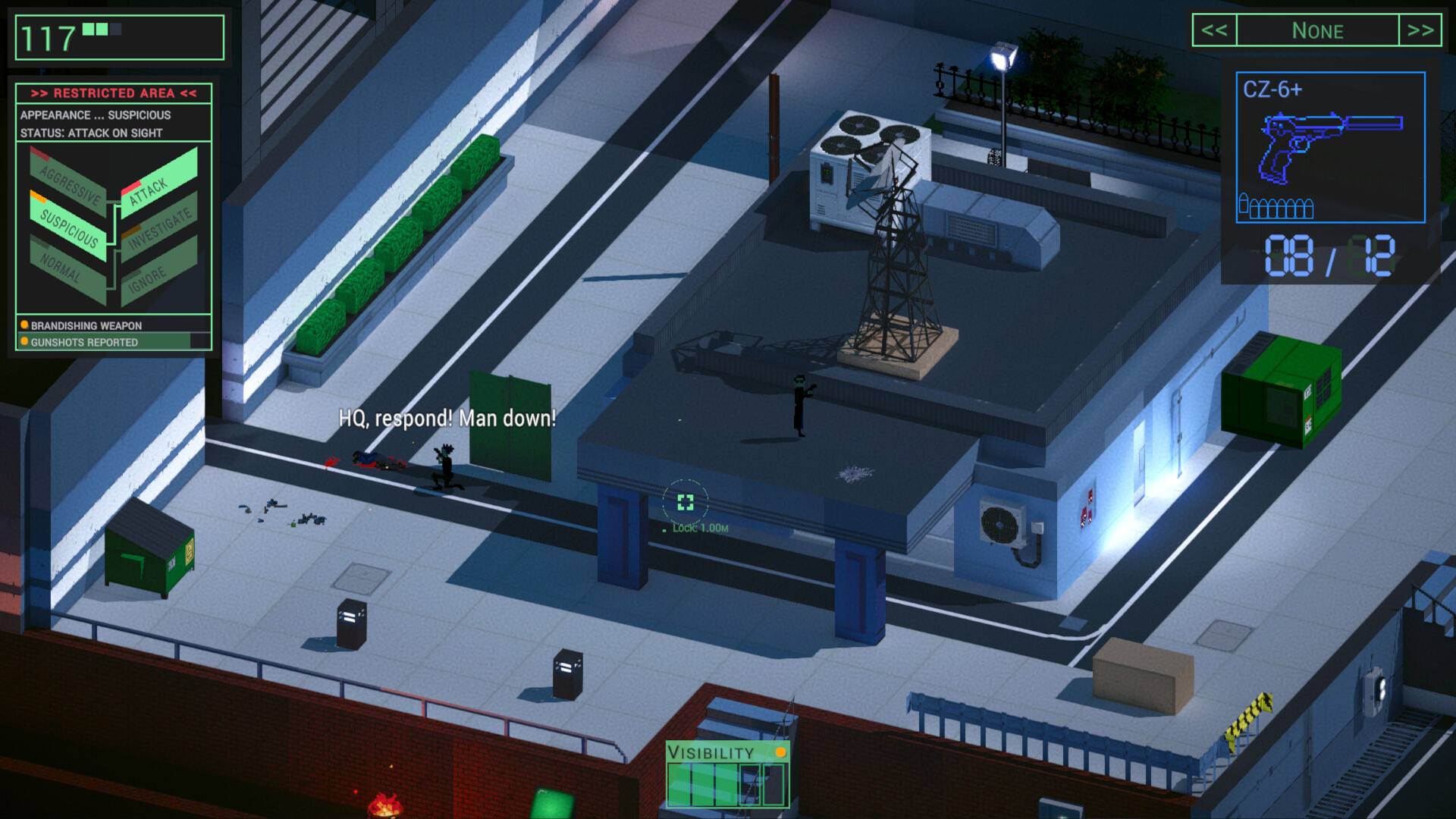
Task: Click the RESTRICTED AREA header
Action: 114,93
